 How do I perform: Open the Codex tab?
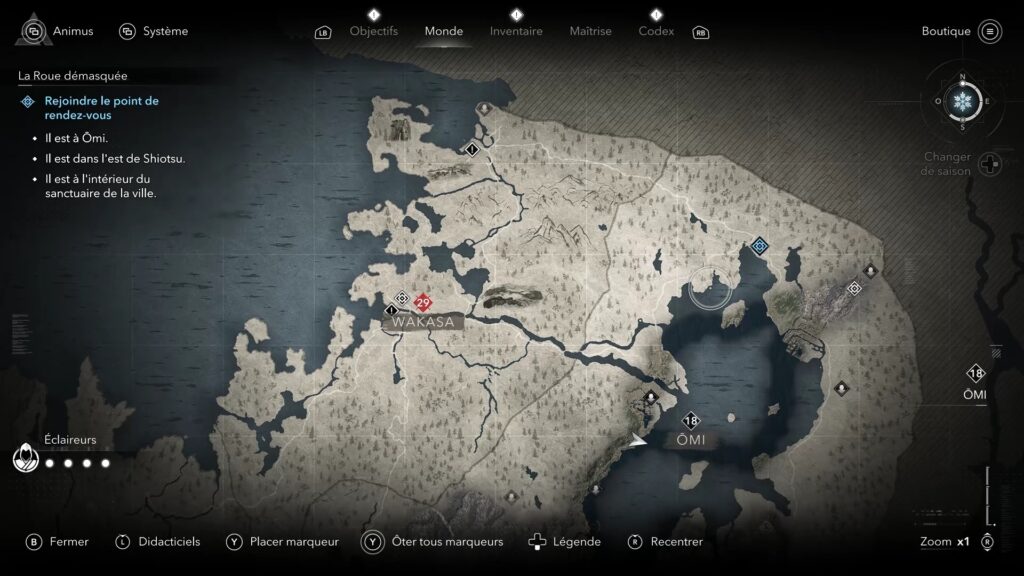656,31
